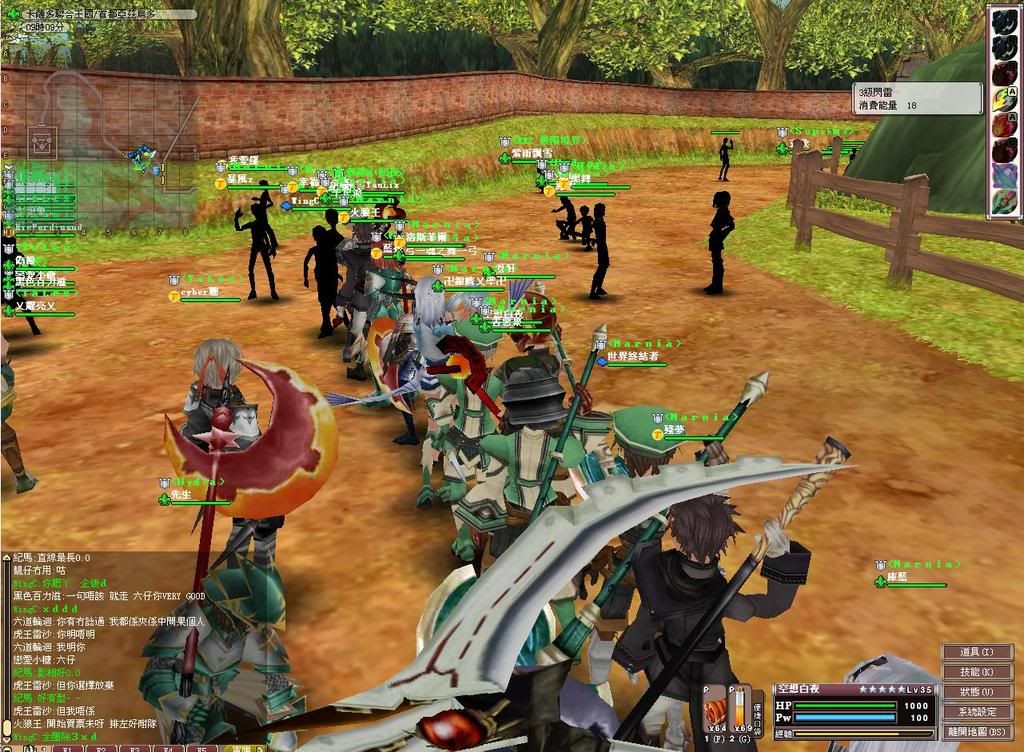The width and height of the screenshot is (1024, 752).
Task: Use the orange potion in quick slot 2
Action: click(x=741, y=712)
